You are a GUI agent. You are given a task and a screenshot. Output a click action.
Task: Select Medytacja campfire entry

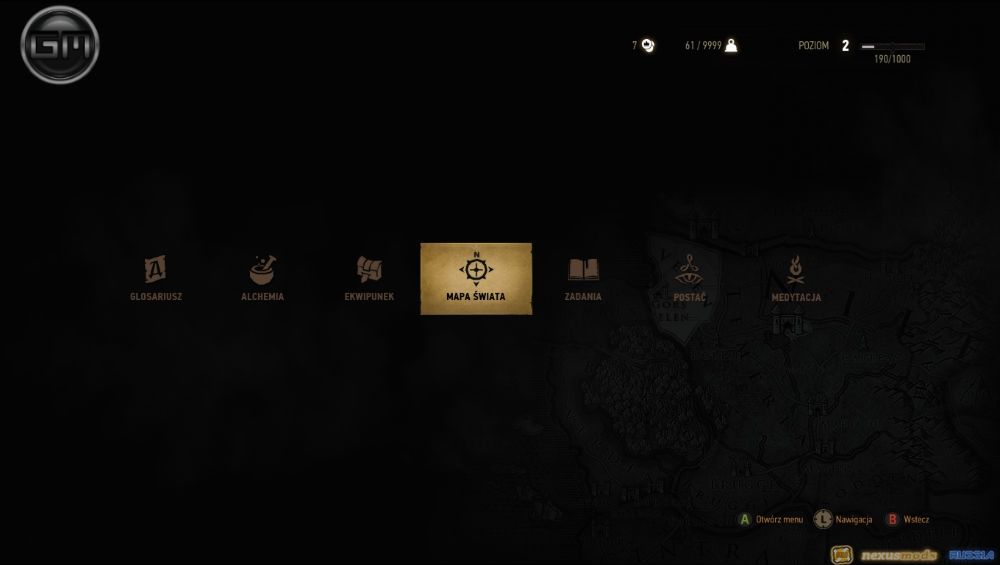point(797,278)
